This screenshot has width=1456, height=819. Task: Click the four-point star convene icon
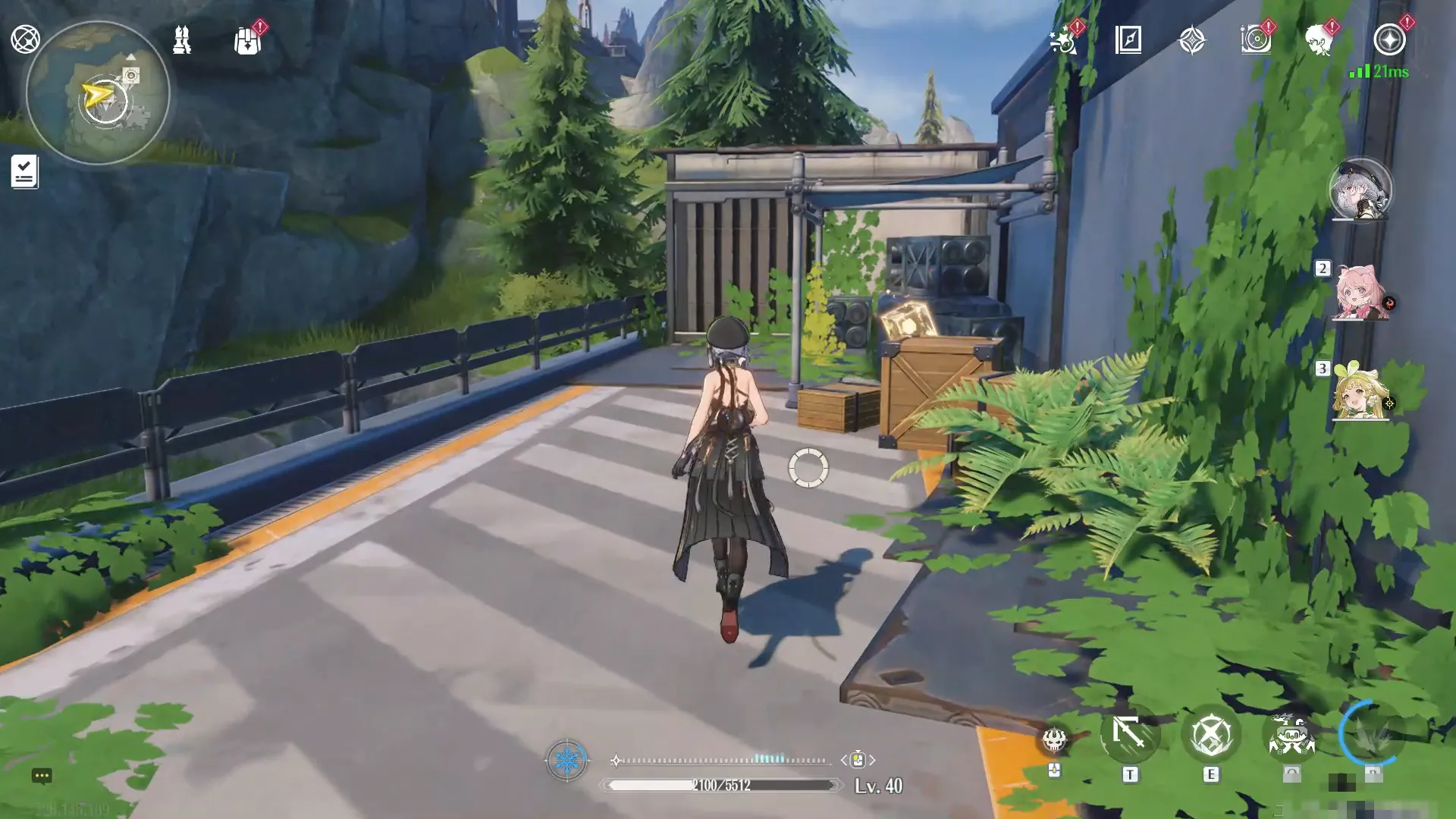click(1192, 40)
